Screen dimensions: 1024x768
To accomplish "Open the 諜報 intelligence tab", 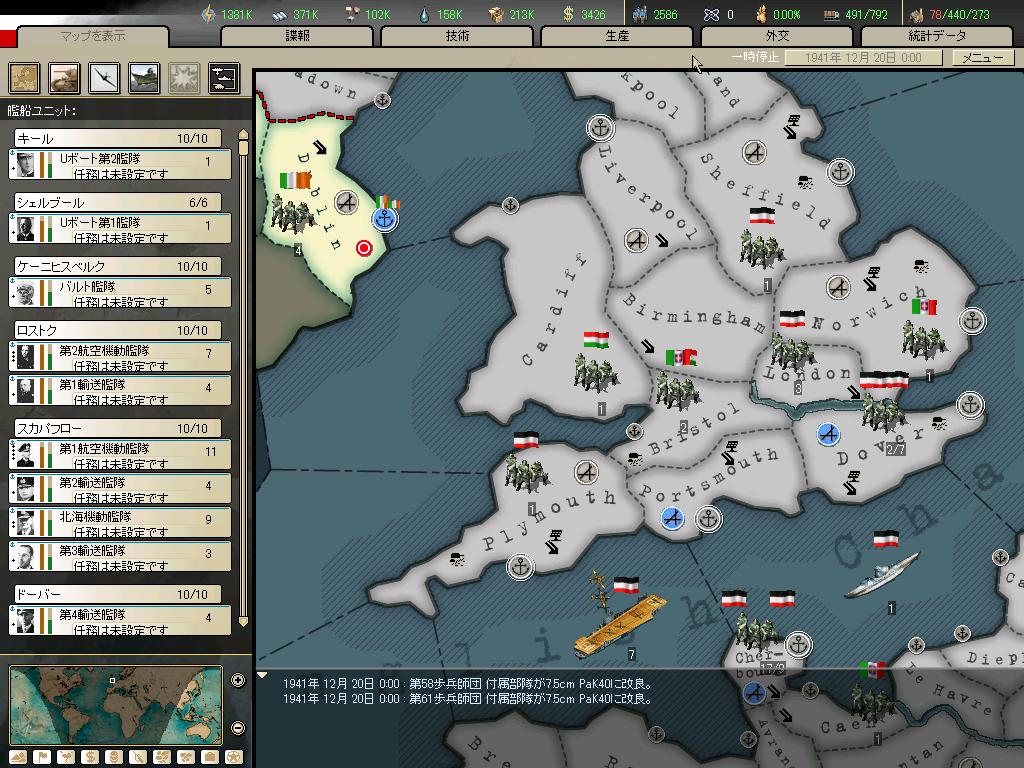I will [297, 36].
